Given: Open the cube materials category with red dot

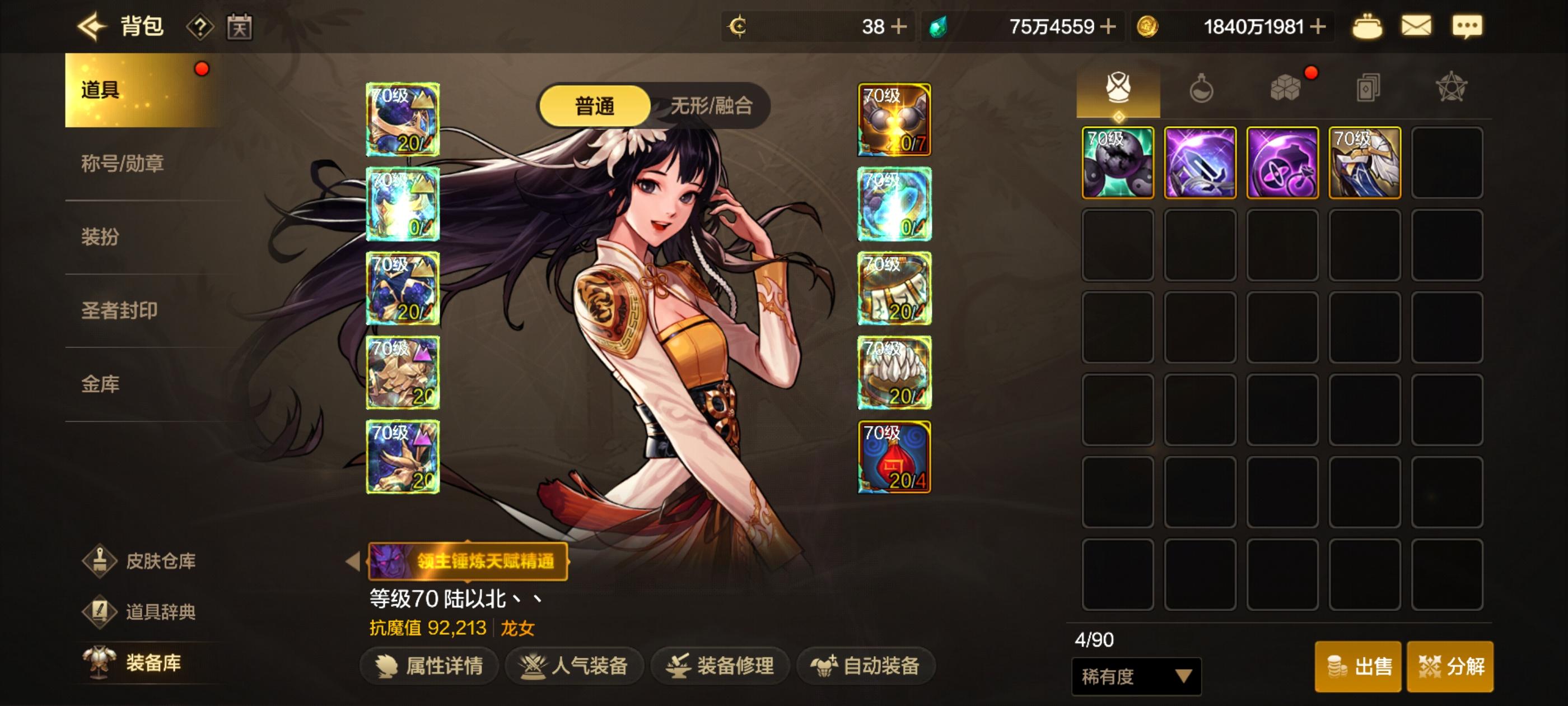Looking at the screenshot, I should pos(1284,89).
